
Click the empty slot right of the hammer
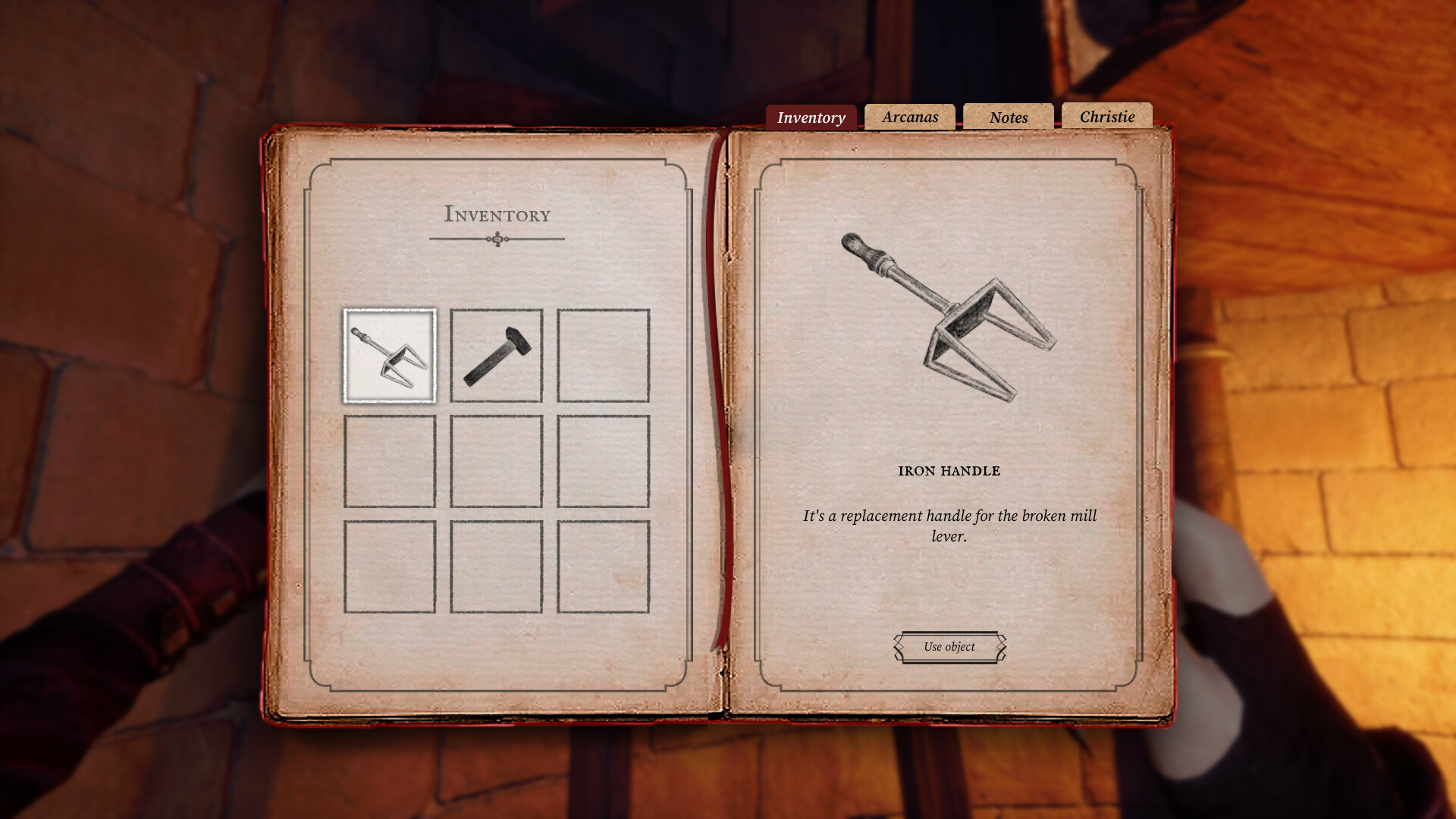click(x=603, y=355)
